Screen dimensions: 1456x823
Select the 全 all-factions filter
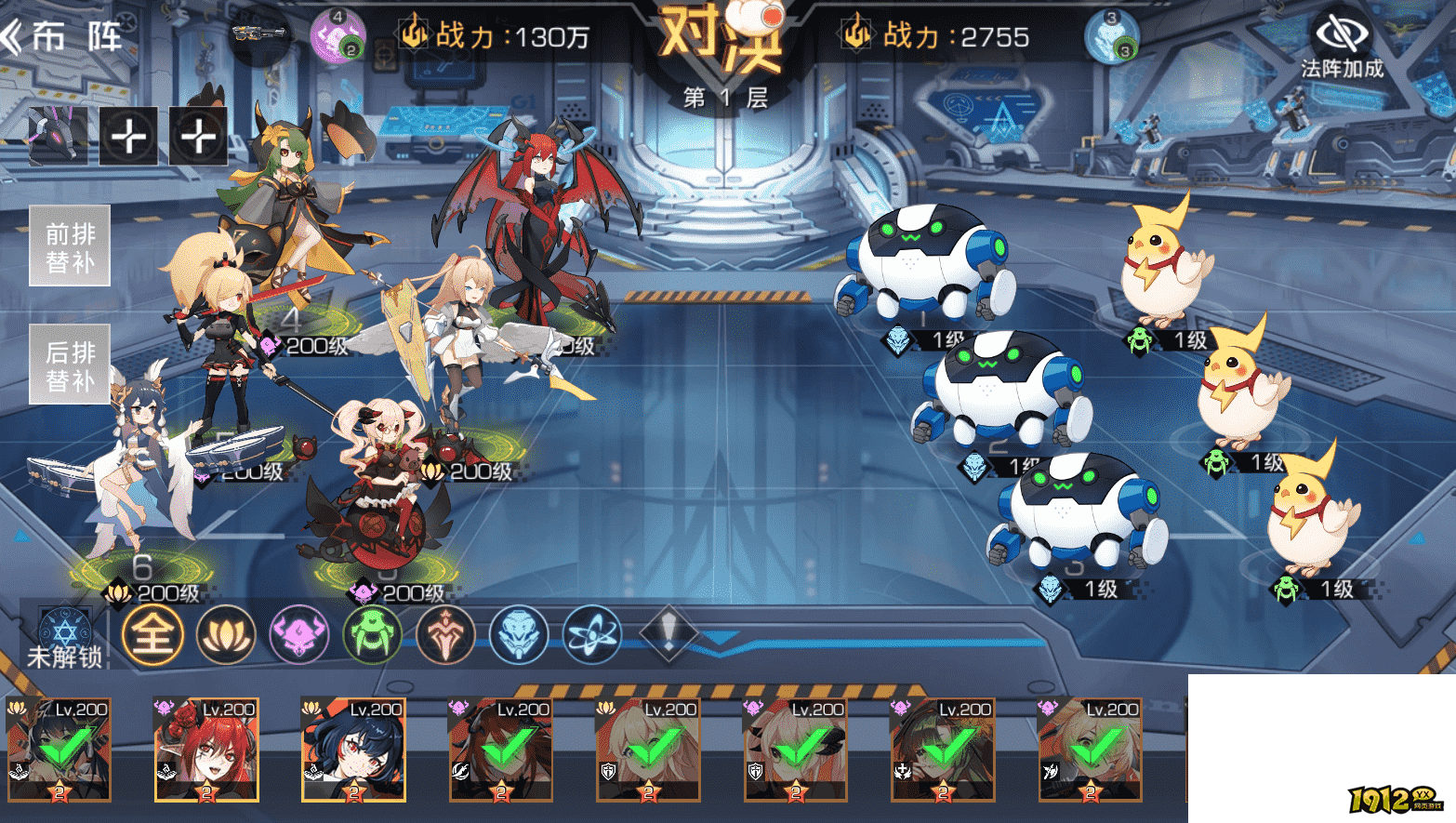pos(152,636)
